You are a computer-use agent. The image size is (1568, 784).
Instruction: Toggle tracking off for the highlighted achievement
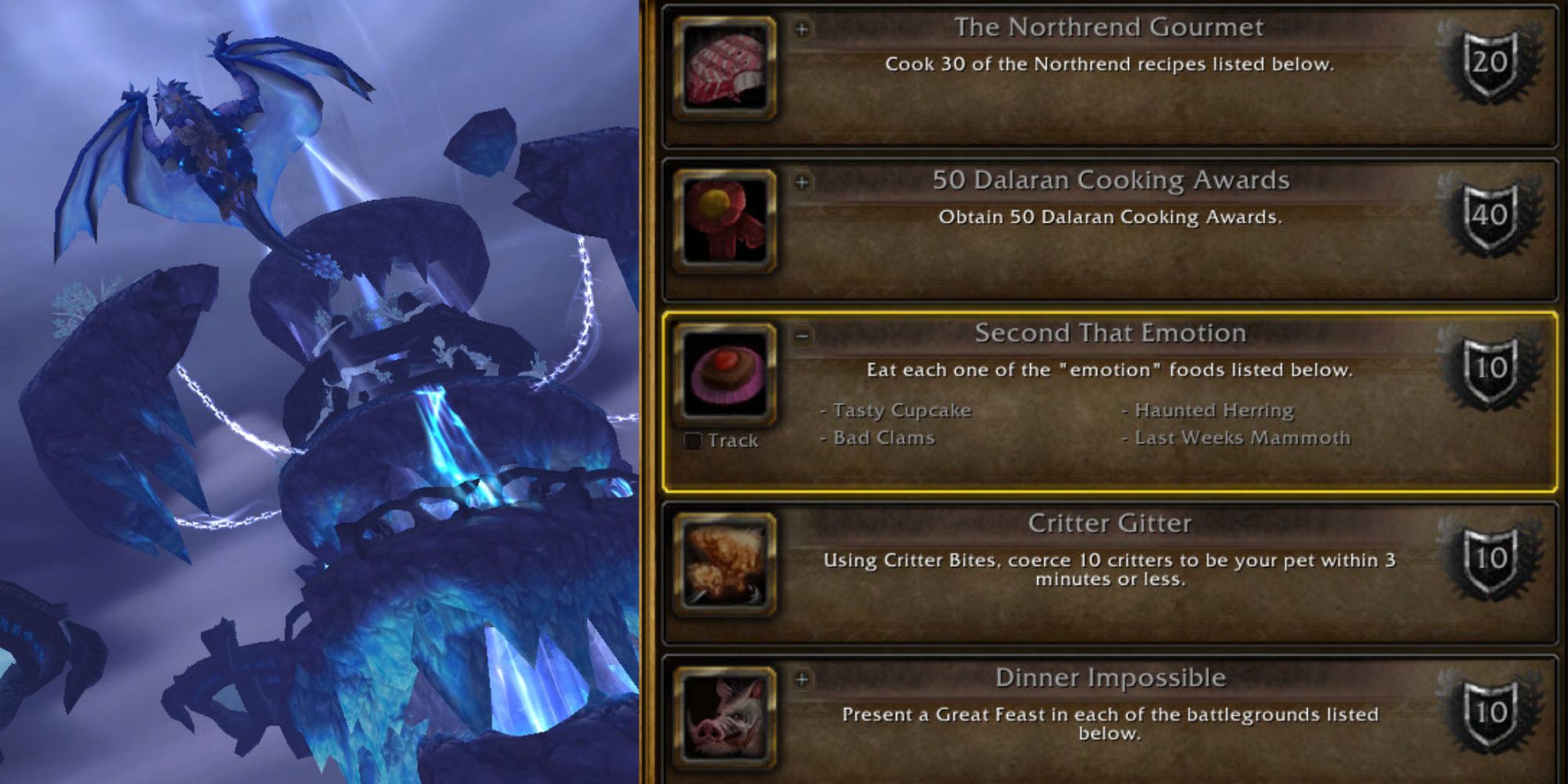(x=693, y=440)
